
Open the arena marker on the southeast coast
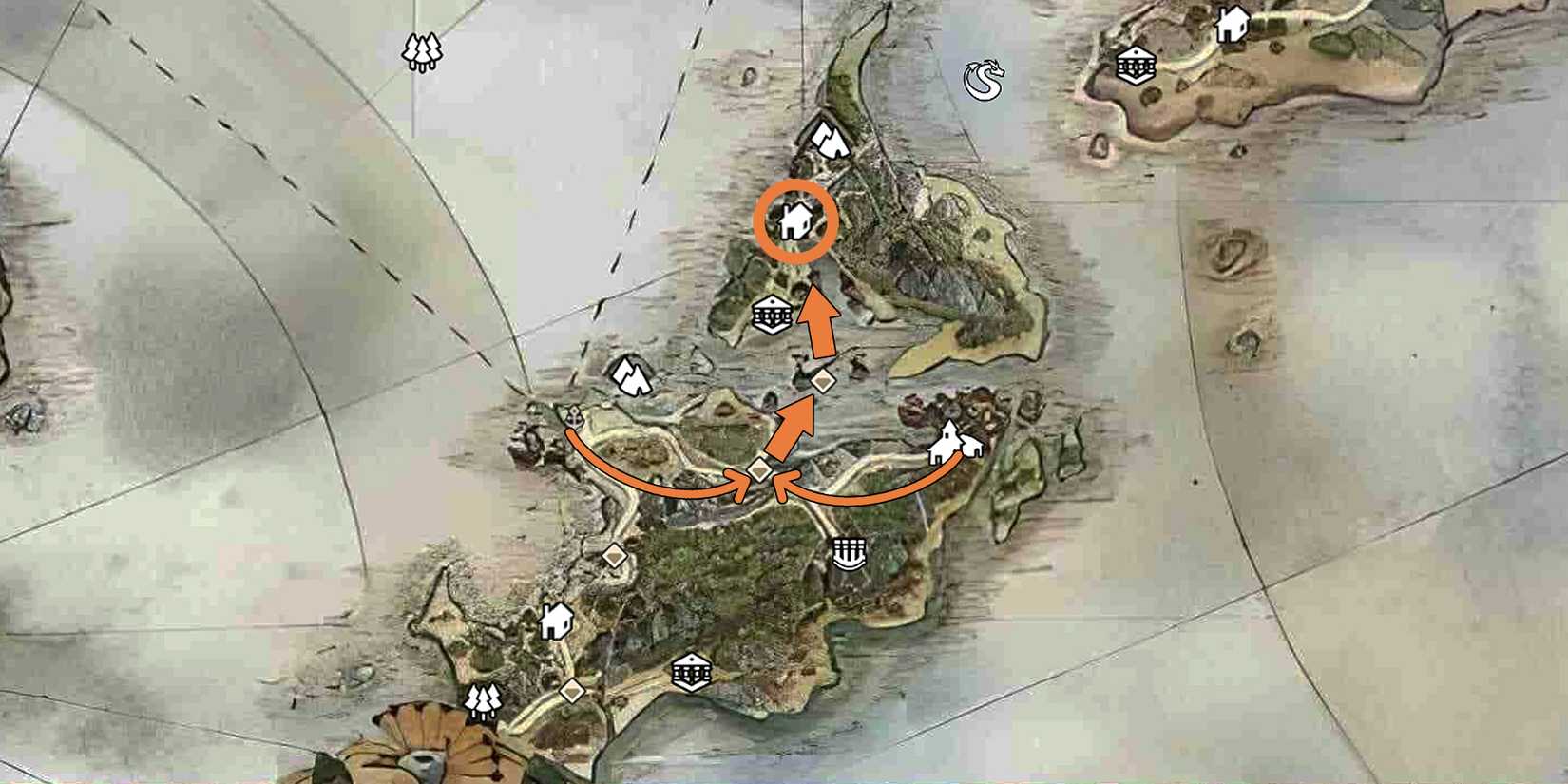coord(849,556)
